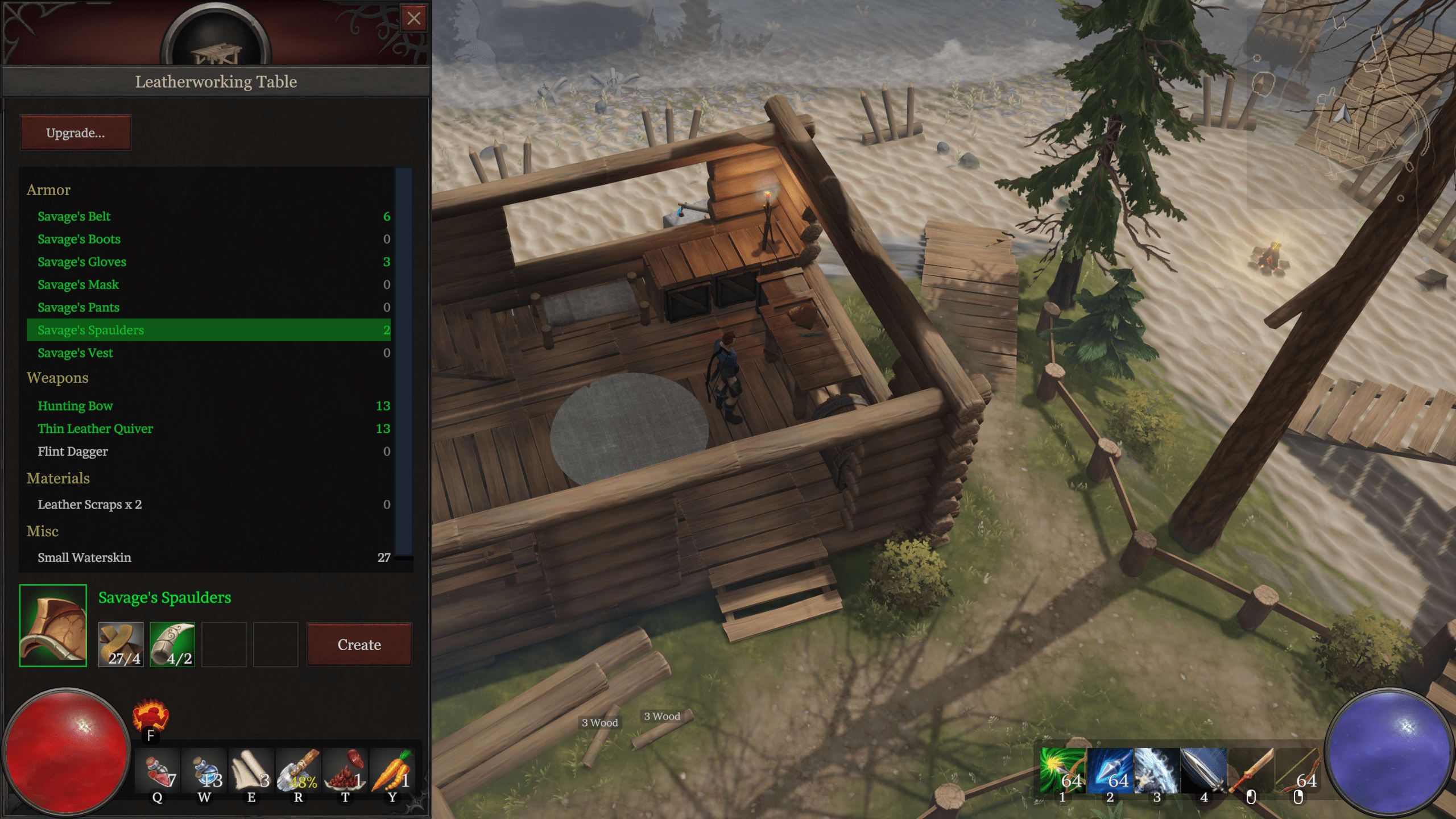Close the Leatherworking Table window

coord(413,19)
